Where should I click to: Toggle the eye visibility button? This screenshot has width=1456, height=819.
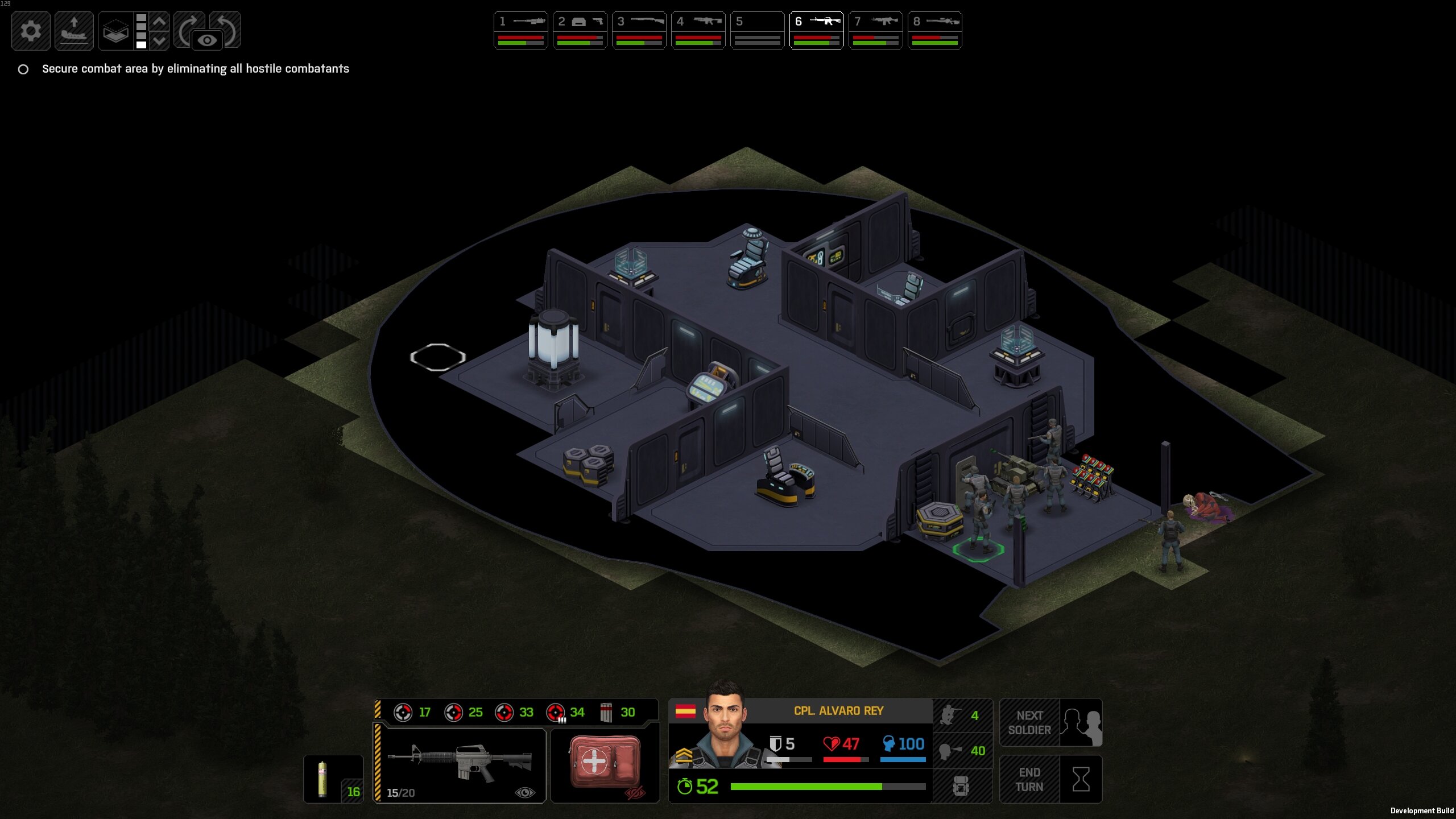(x=207, y=40)
